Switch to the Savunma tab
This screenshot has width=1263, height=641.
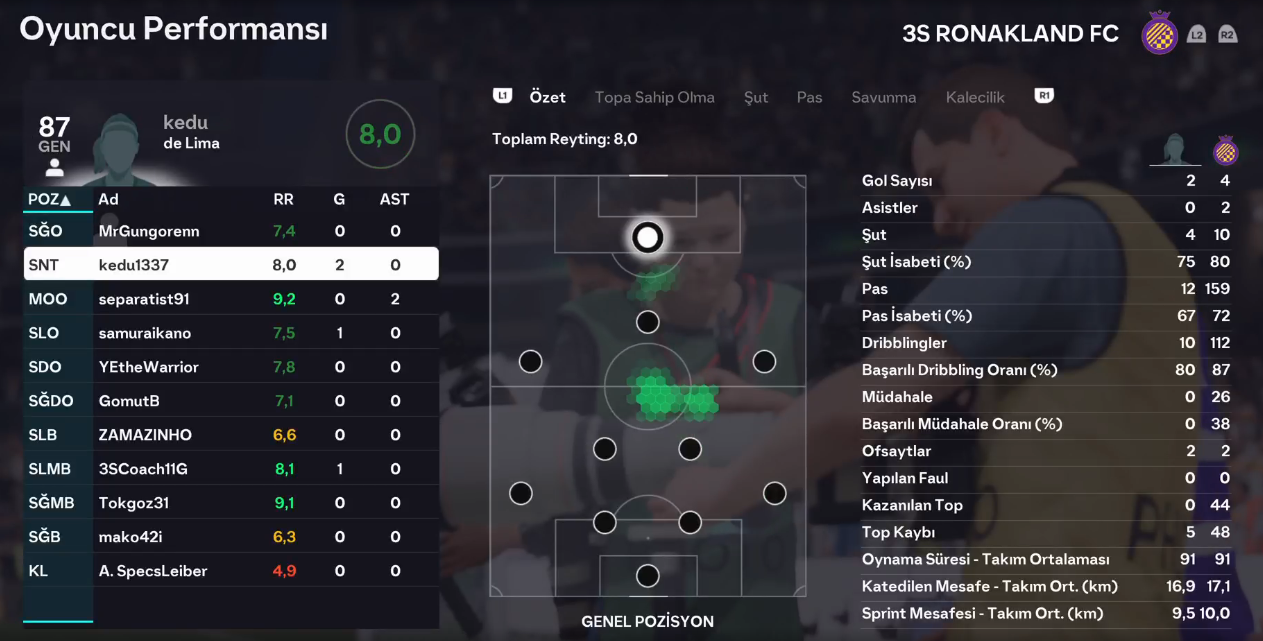point(883,97)
